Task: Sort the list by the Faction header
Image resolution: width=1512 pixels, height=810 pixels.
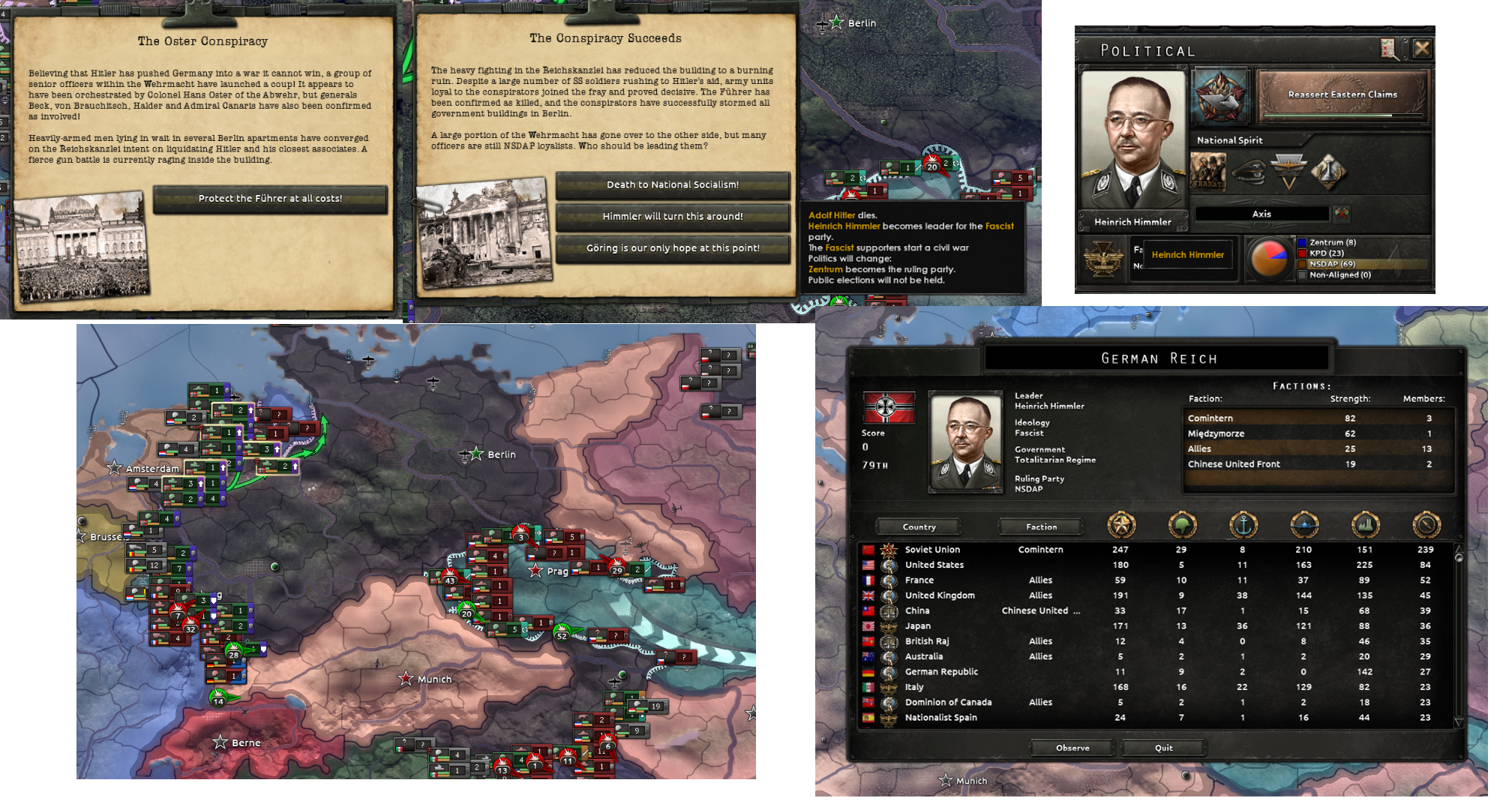Action: [1040, 526]
